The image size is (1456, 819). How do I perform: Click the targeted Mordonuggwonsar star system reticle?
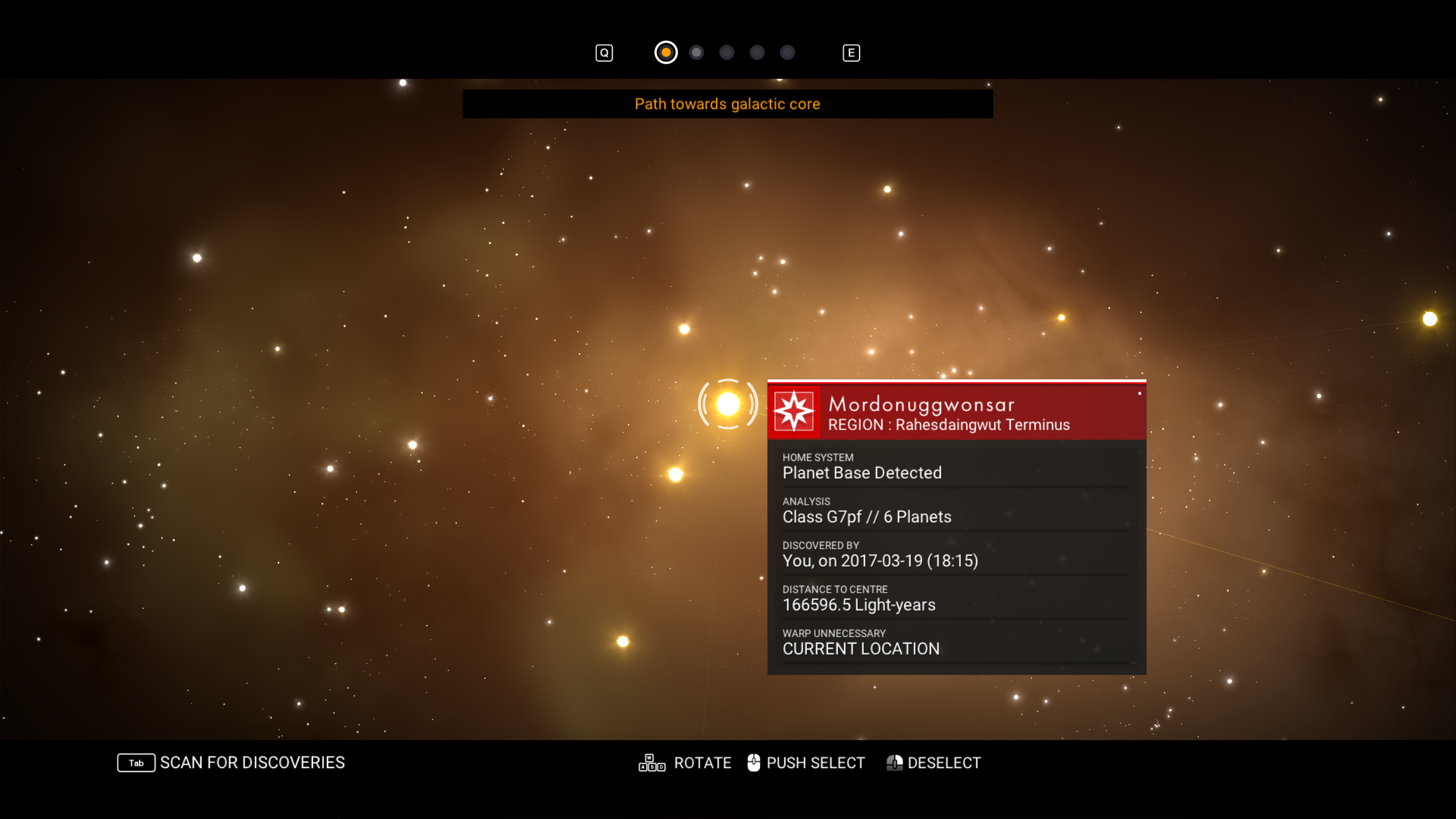(x=727, y=404)
